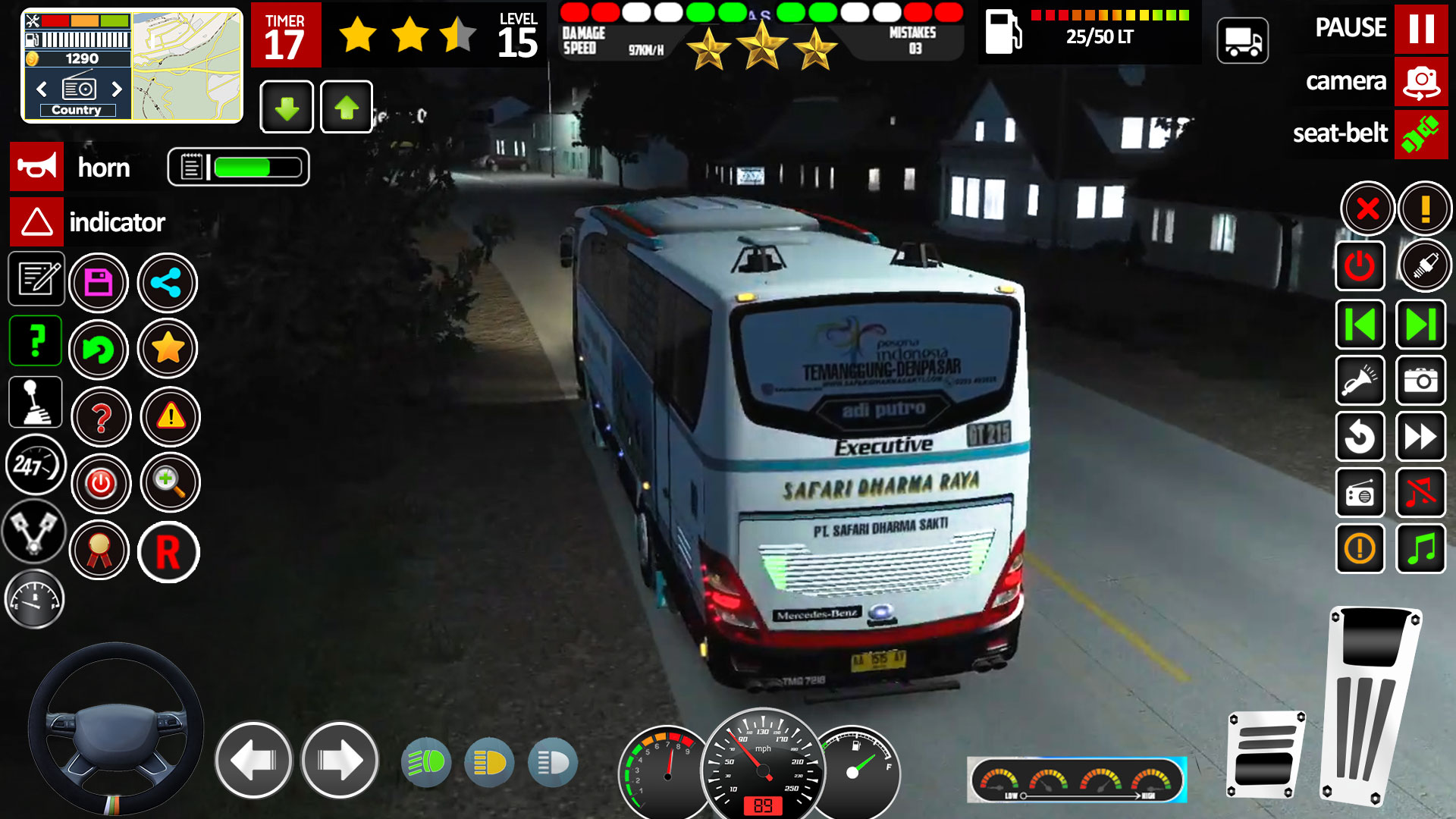This screenshot has width=1456, height=819.
Task: Click the green down arrow button
Action: pos(287,108)
